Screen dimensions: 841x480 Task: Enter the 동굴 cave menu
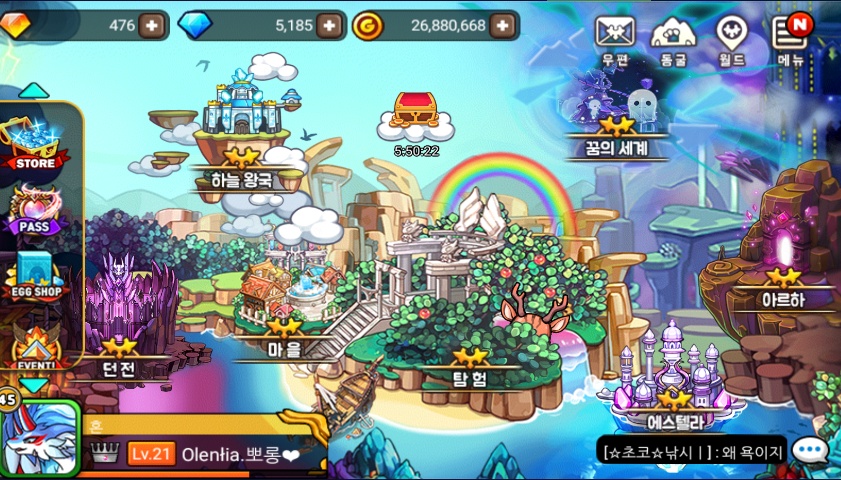coord(673,38)
